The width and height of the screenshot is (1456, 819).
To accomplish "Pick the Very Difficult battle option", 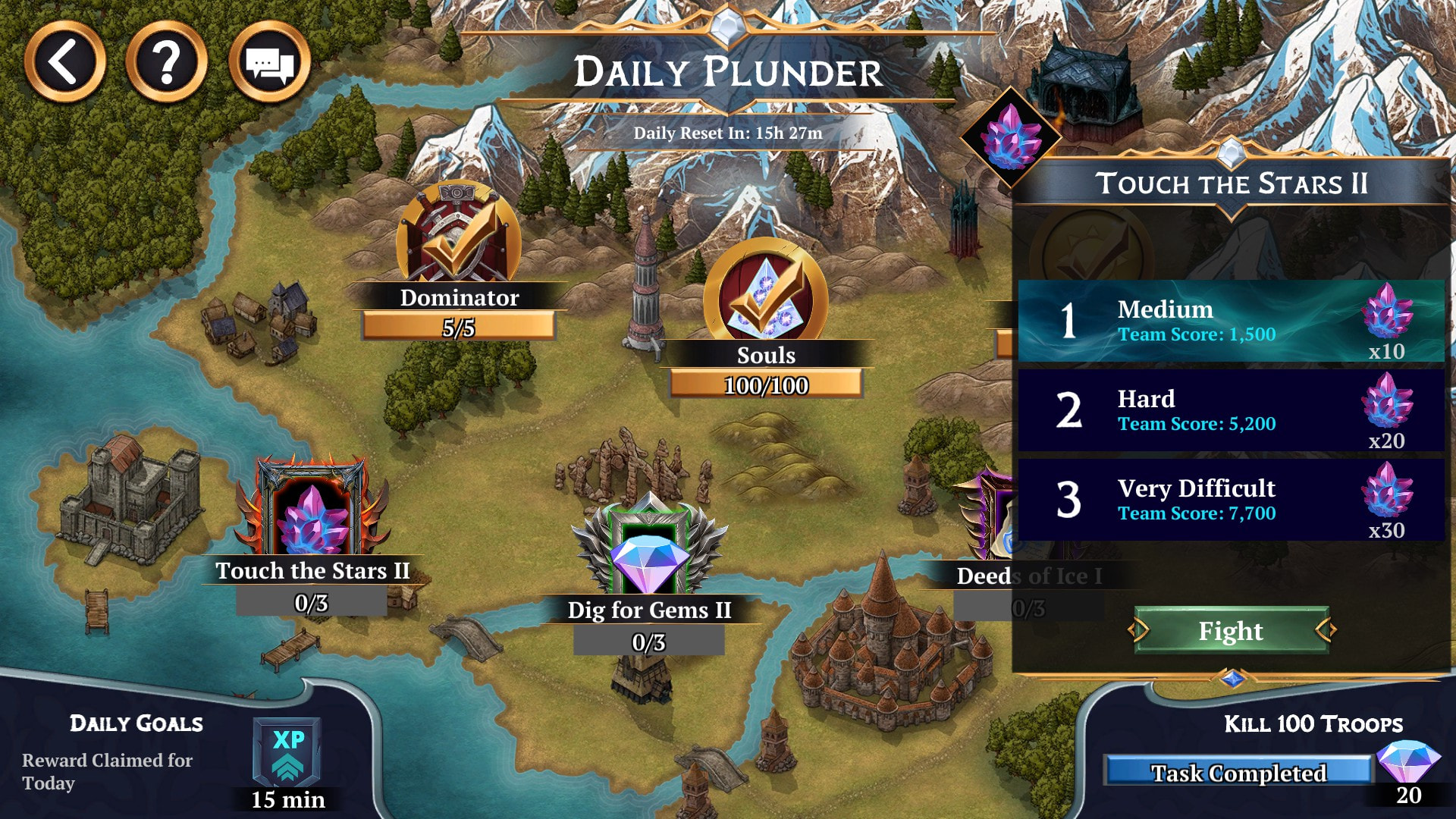I will pyautogui.click(x=1230, y=500).
